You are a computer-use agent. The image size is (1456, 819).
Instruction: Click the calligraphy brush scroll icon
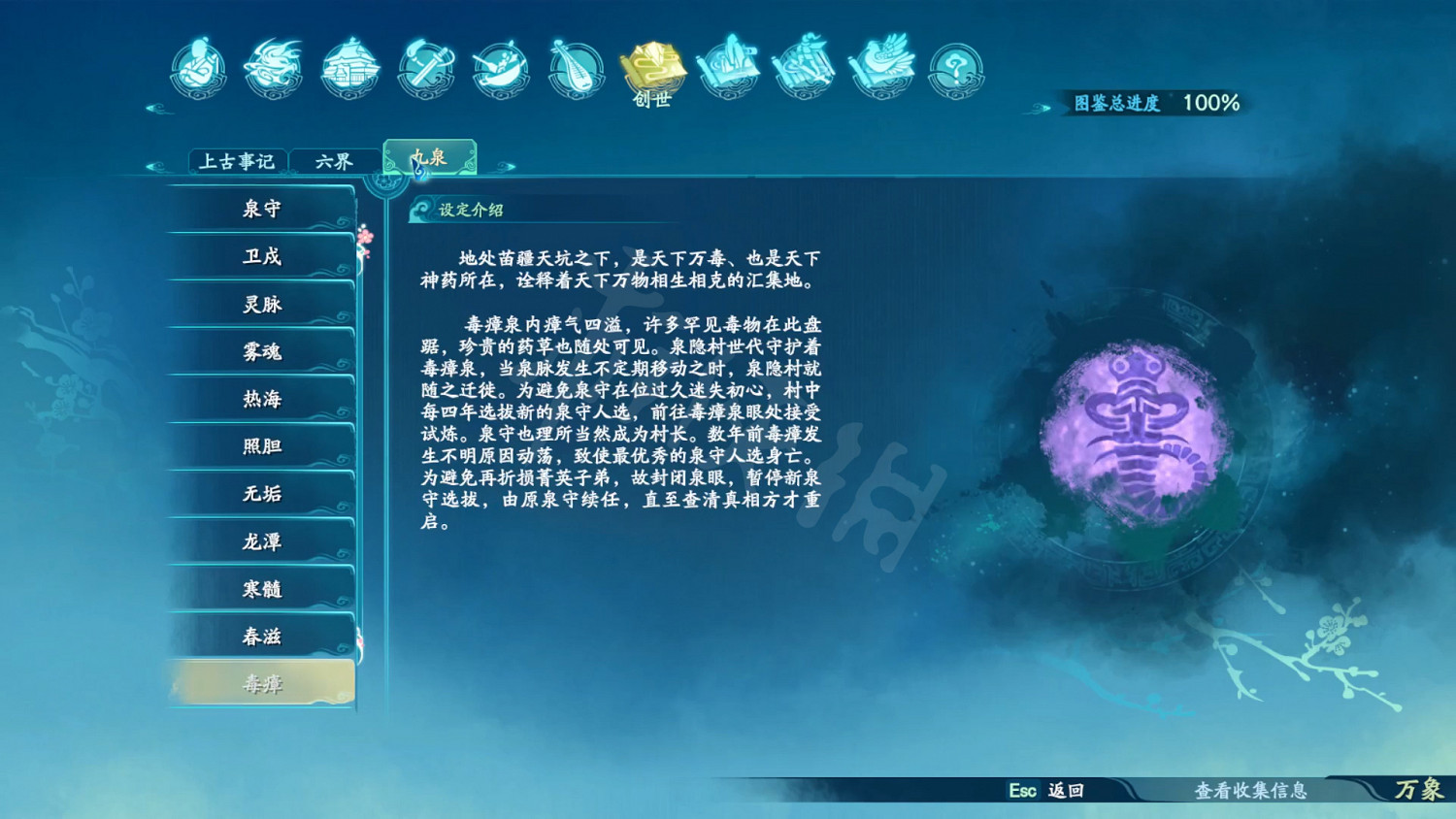tap(806, 63)
